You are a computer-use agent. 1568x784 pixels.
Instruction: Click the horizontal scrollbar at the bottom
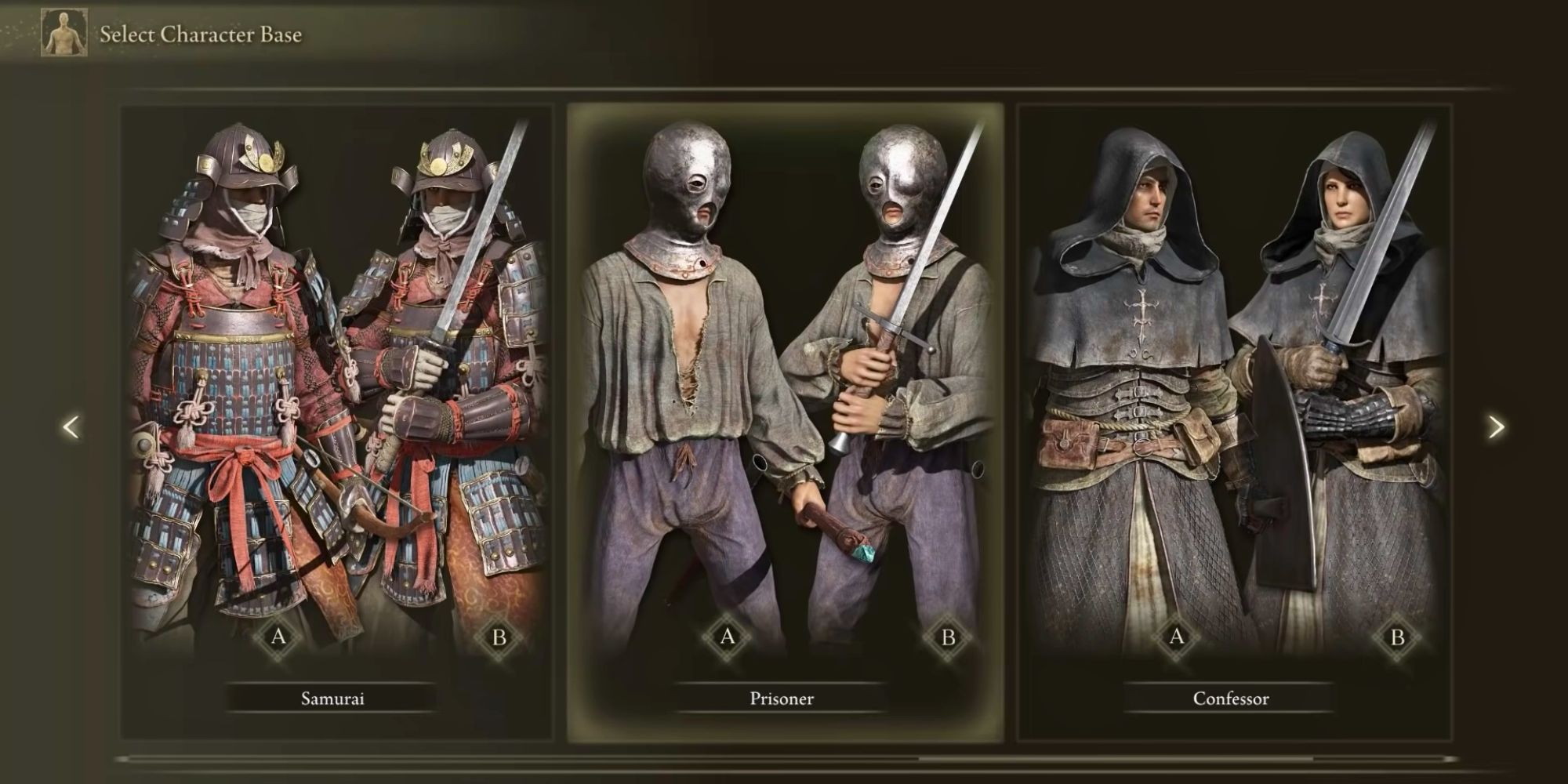[784, 759]
